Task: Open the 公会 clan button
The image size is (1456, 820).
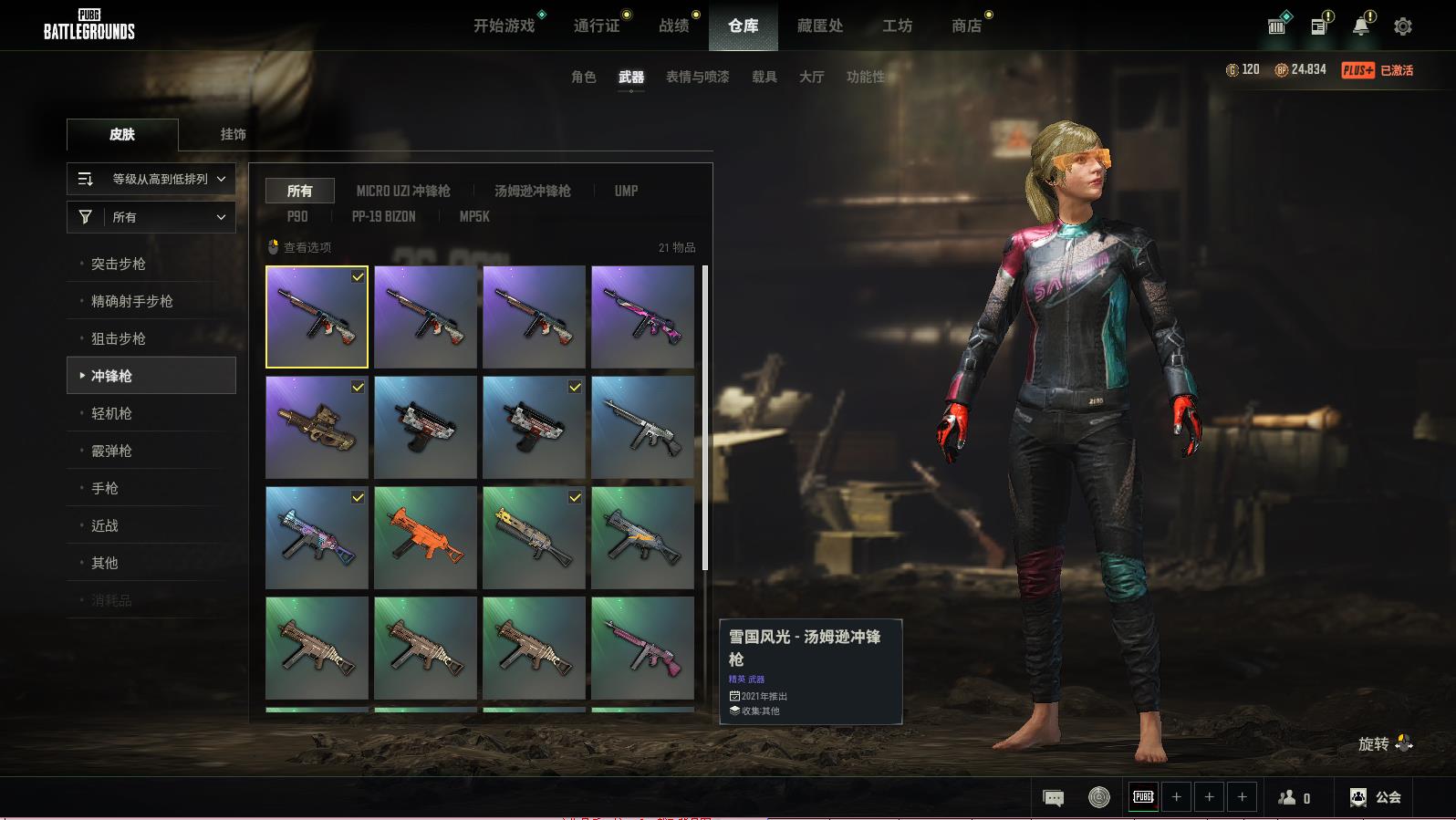Action: 1376,797
